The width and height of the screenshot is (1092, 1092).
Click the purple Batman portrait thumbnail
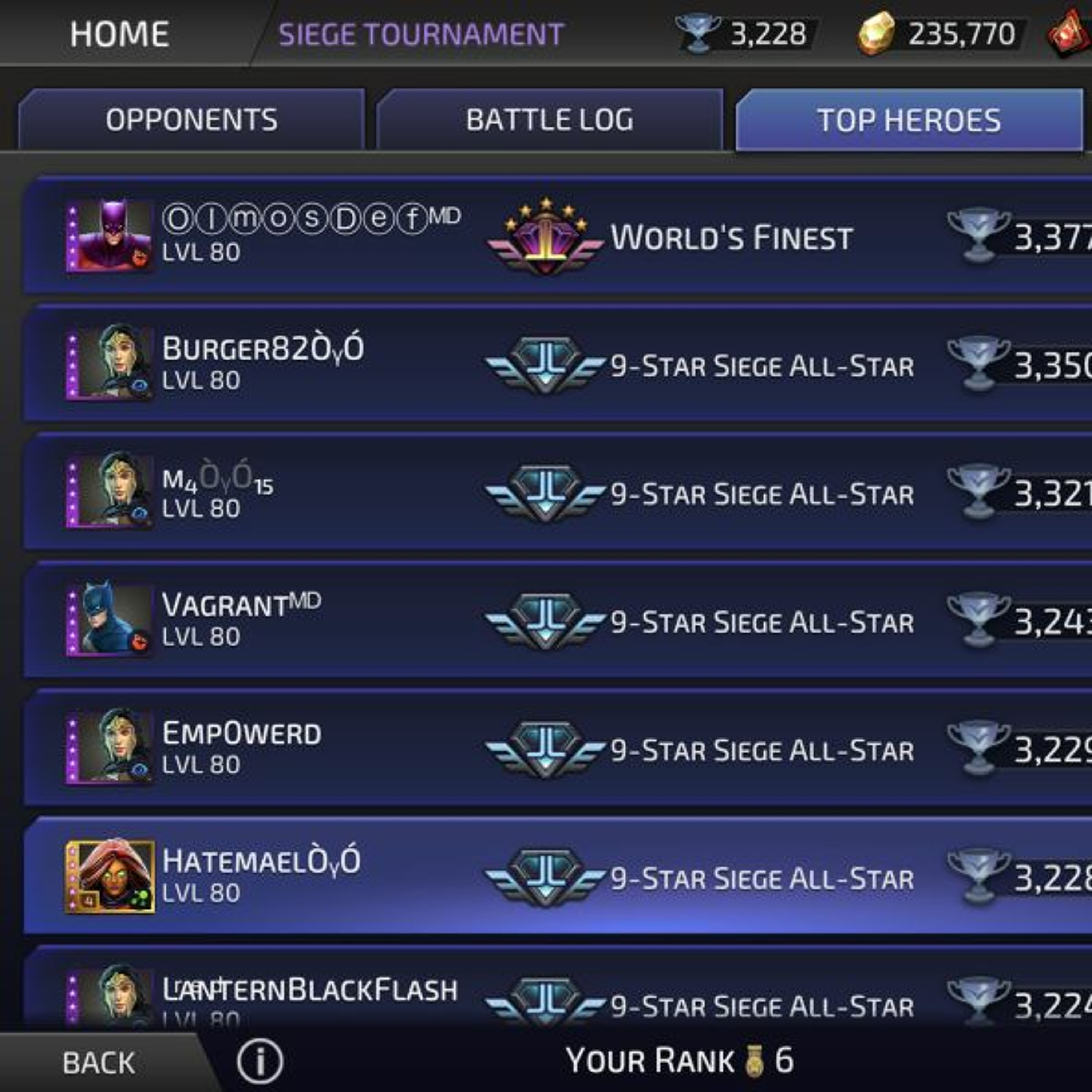pyautogui.click(x=110, y=236)
